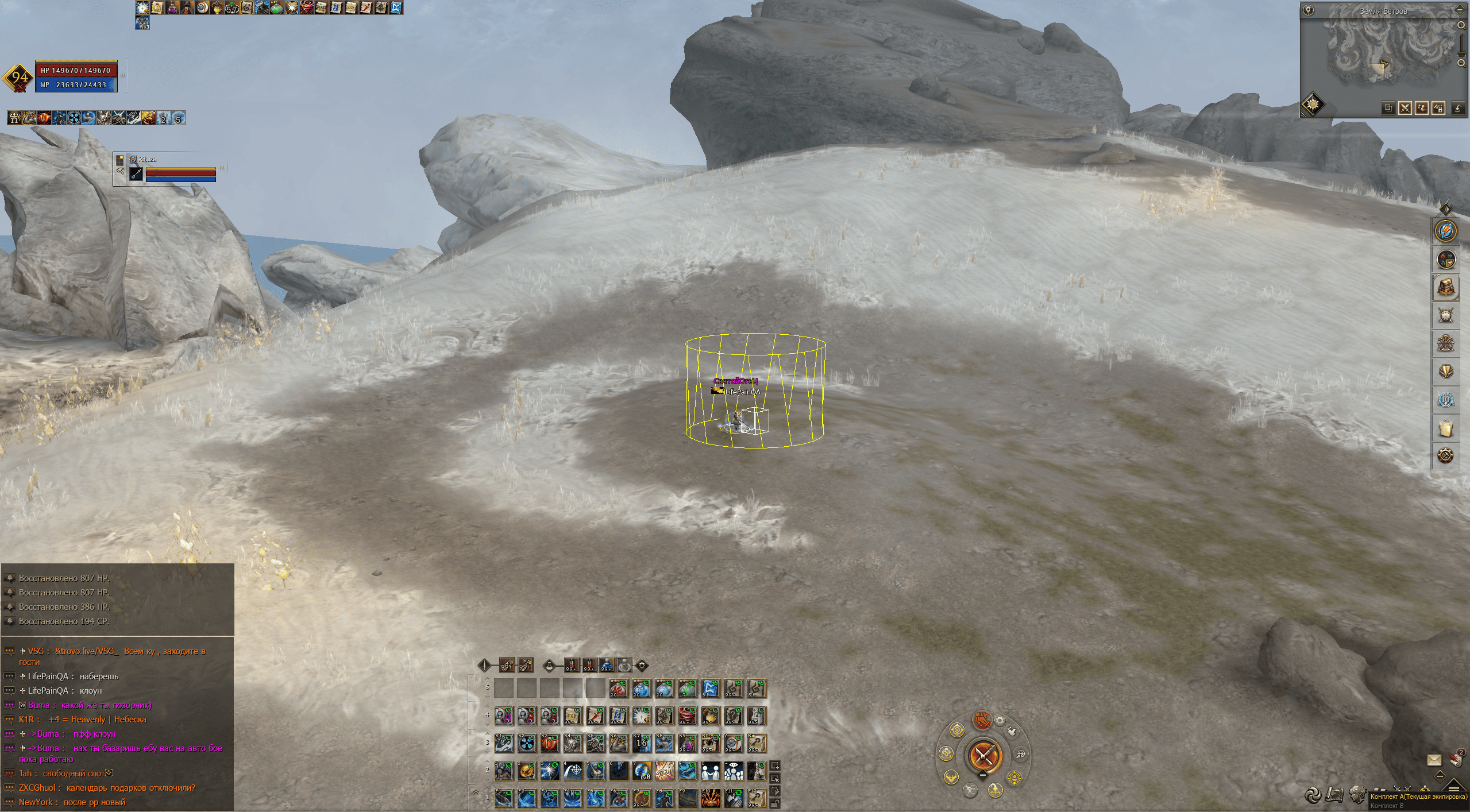Image resolution: width=1470 pixels, height=812 pixels.
Task: Use the two-people handshake action in slot 0
Action: coord(711,771)
